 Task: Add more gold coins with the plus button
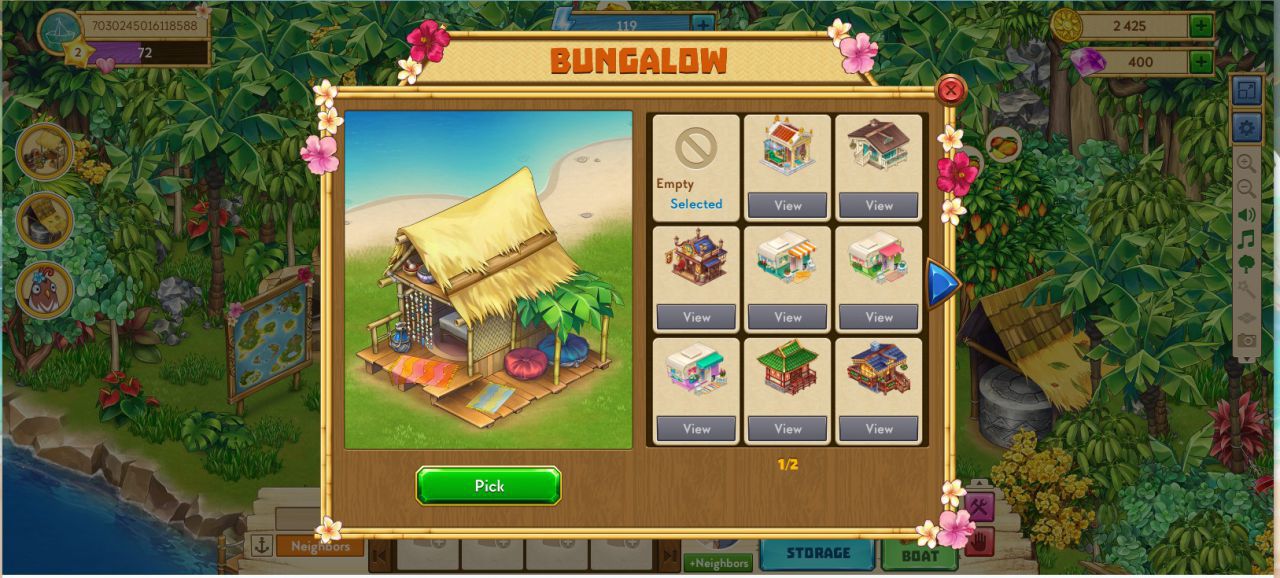coord(1201,26)
